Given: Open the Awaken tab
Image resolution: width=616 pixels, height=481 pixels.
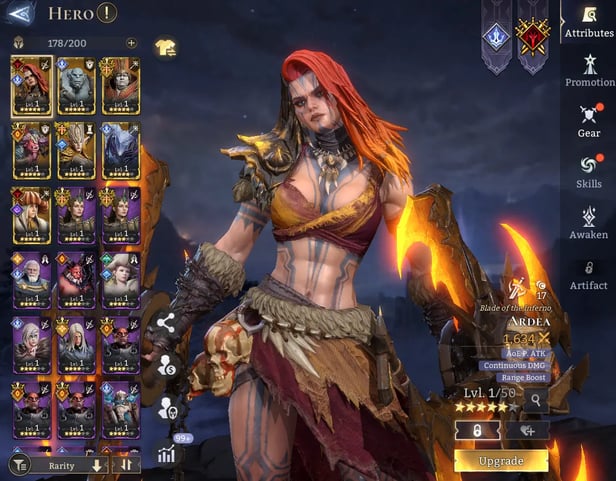Looking at the screenshot, I should 589,222.
